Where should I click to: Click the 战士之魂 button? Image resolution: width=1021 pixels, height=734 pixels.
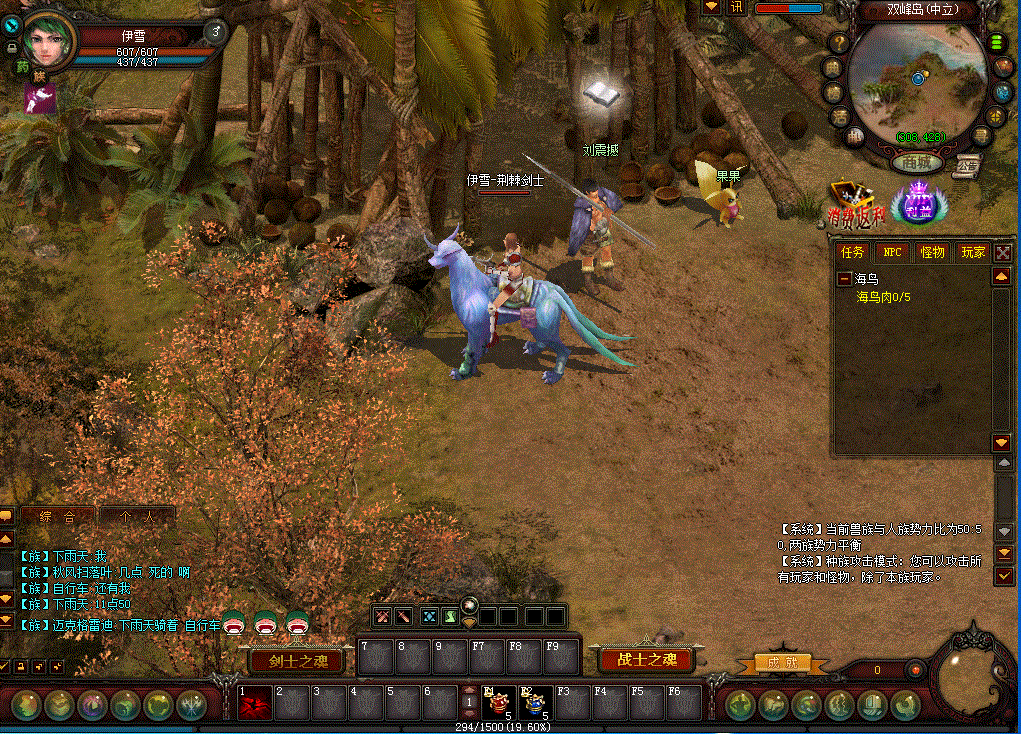coord(647,659)
